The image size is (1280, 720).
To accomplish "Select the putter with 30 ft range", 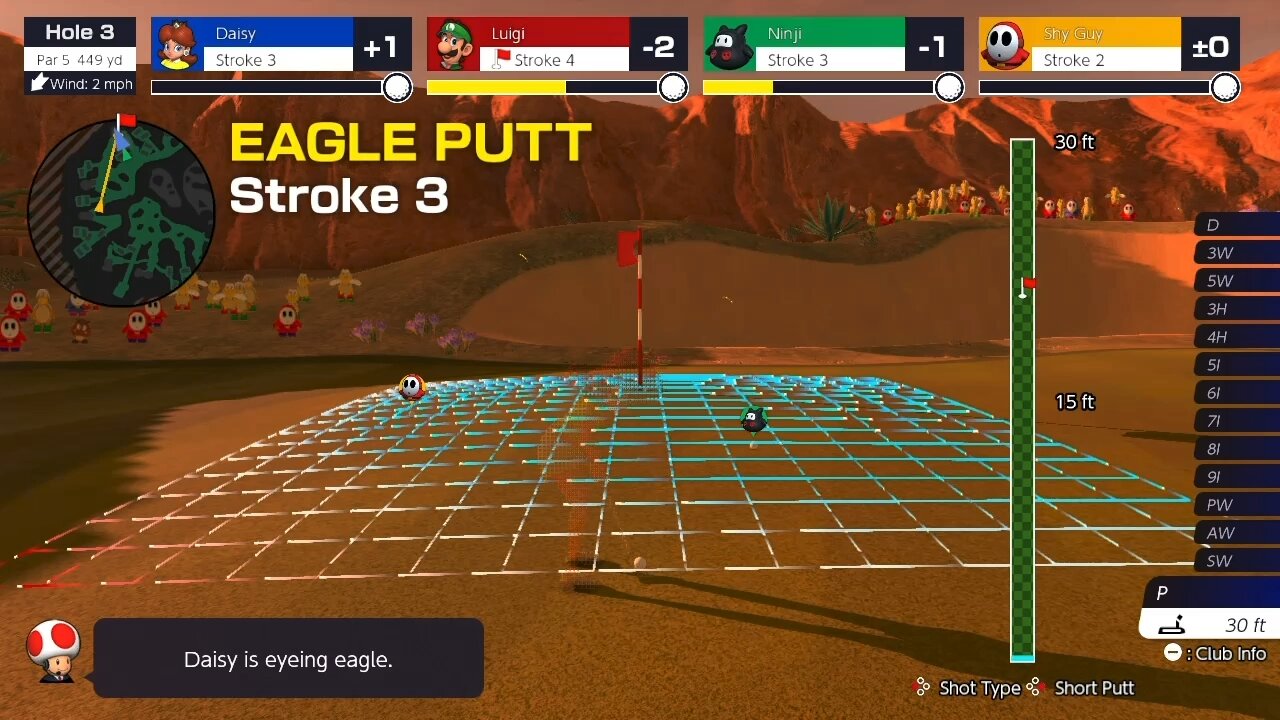I will 1210,610.
